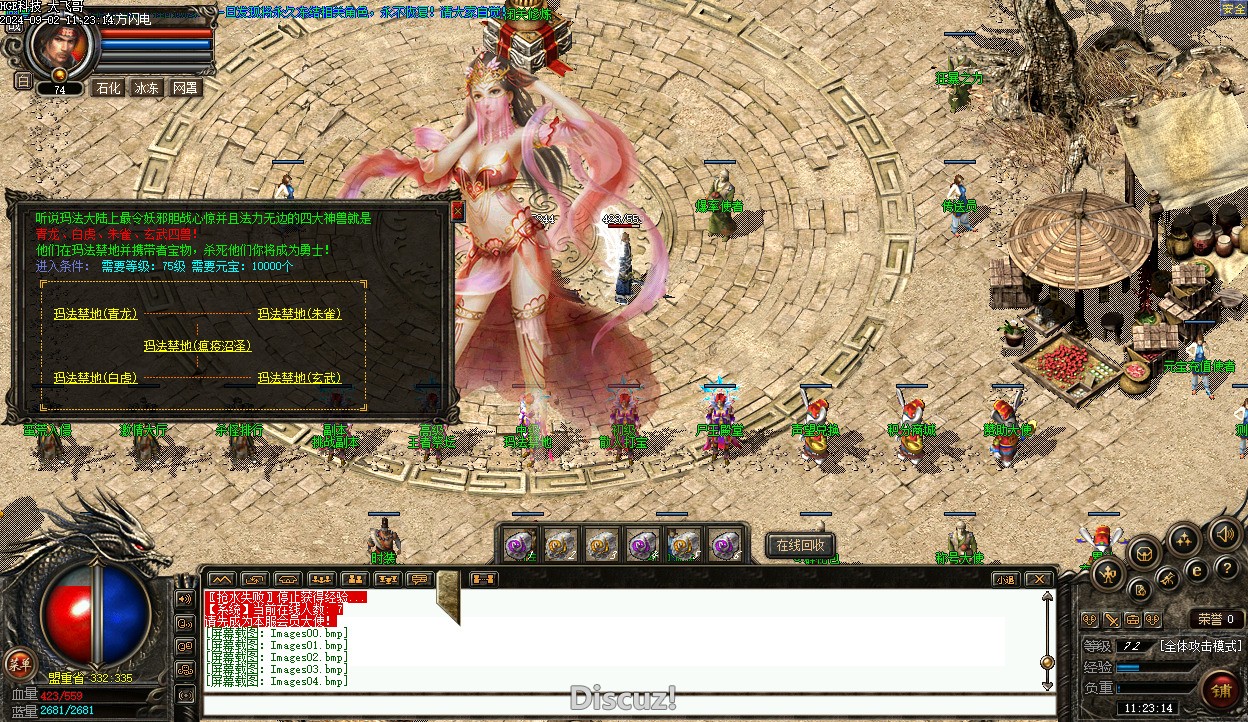The image size is (1248, 722).
Task: Select 玛法禁地(朱雀) teleport option
Action: coord(299,314)
